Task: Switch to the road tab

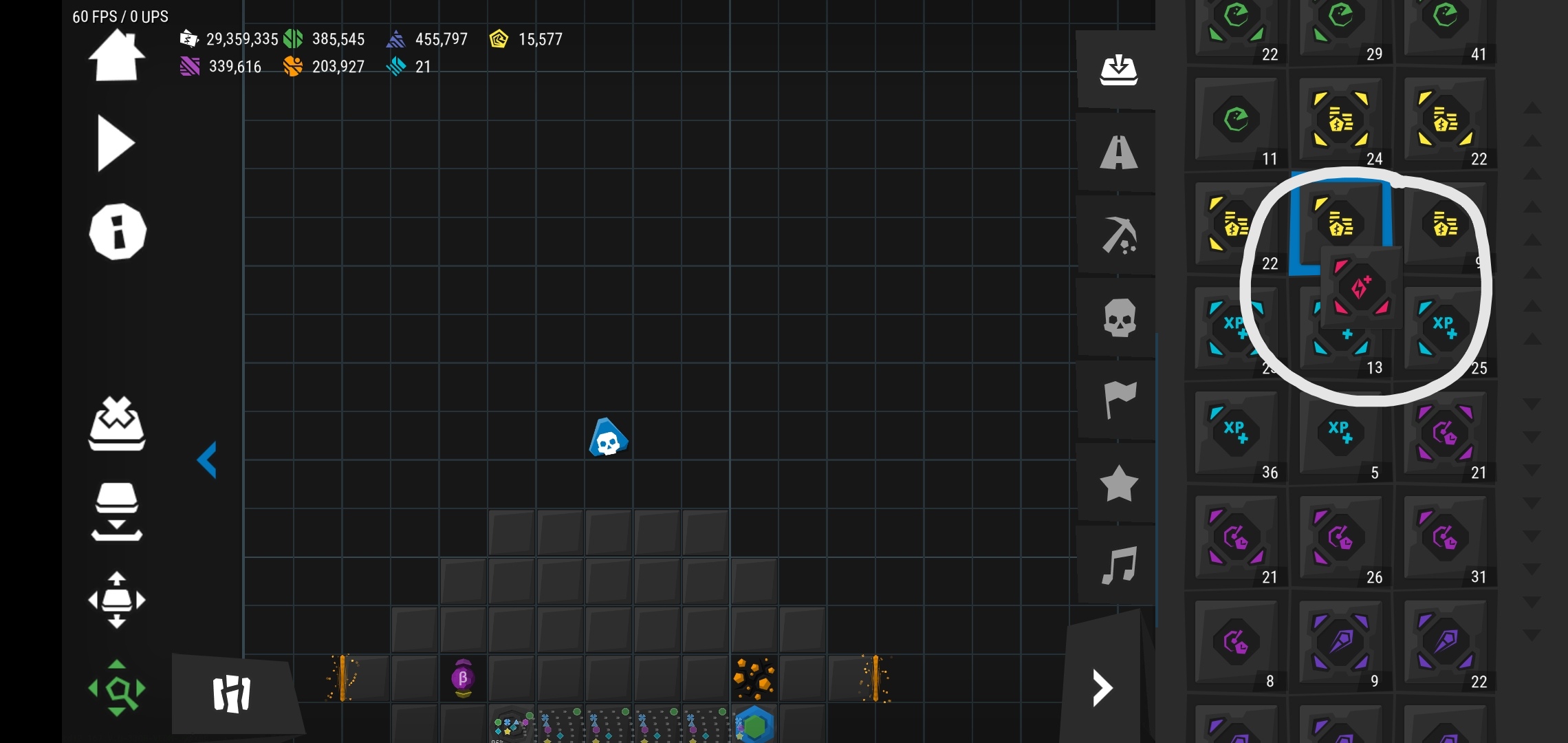Action: [1118, 153]
